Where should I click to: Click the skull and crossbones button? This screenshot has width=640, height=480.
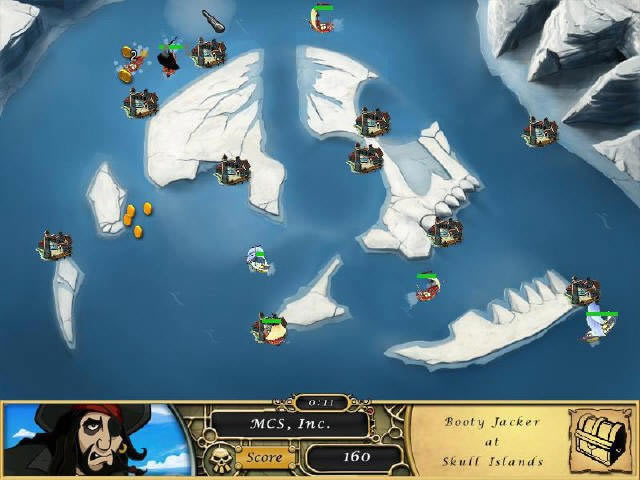coord(218,458)
